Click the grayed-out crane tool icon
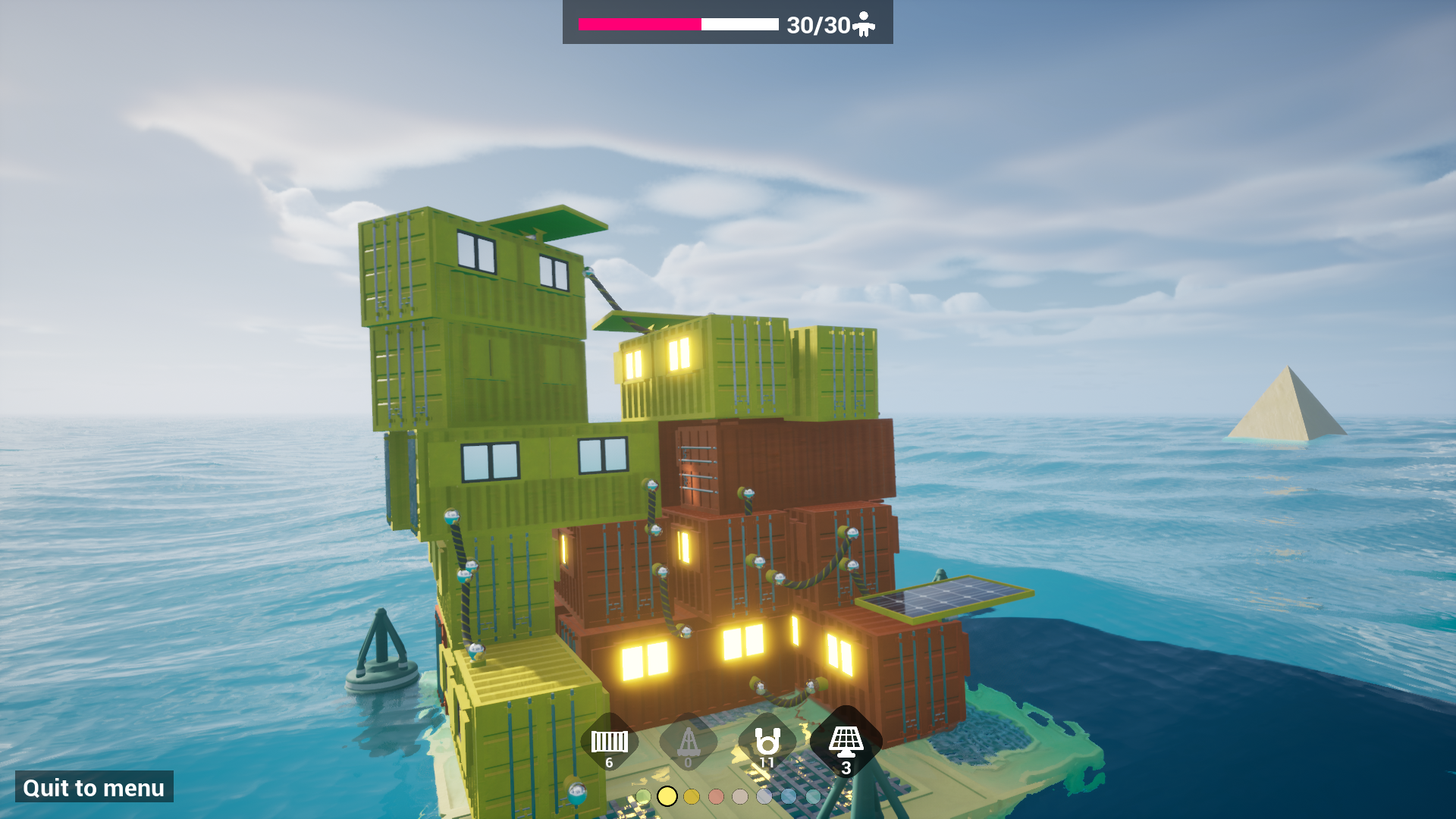Viewport: 1456px width, 819px height. pyautogui.click(x=688, y=739)
